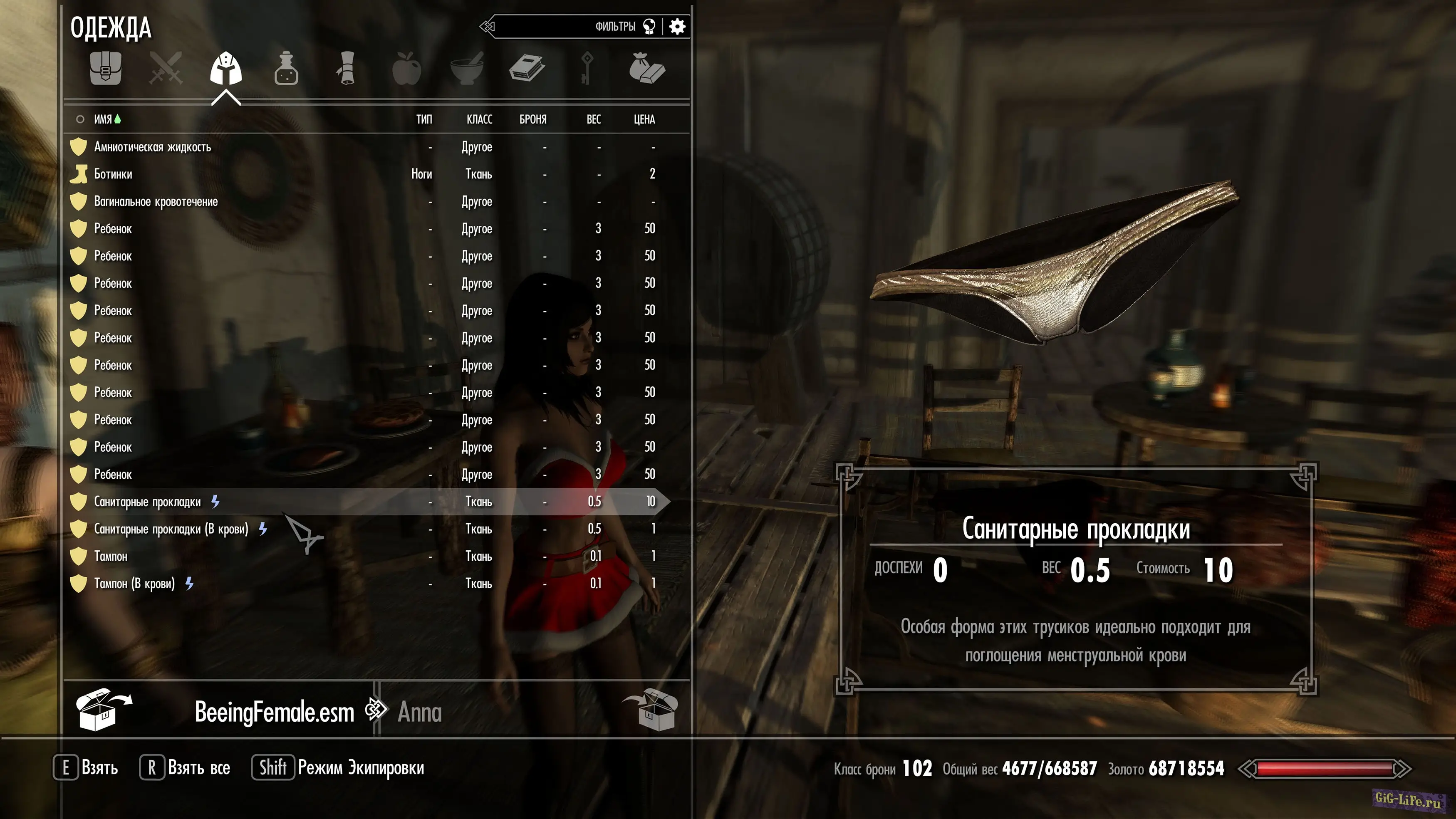Image resolution: width=1456 pixels, height=819 pixels.
Task: Open the gear settings icon
Action: coord(677,27)
